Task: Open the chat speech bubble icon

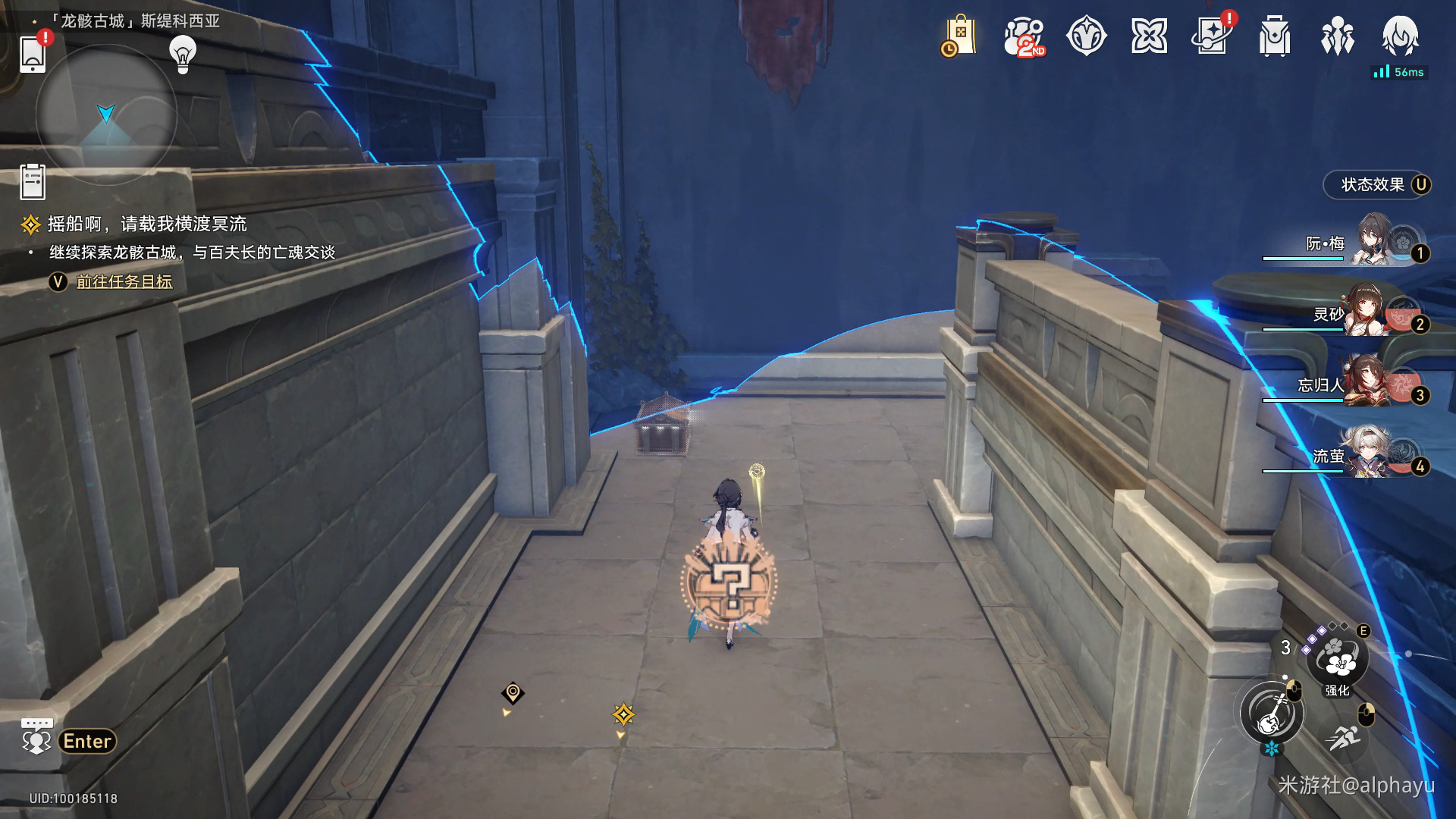Action: coord(36,737)
